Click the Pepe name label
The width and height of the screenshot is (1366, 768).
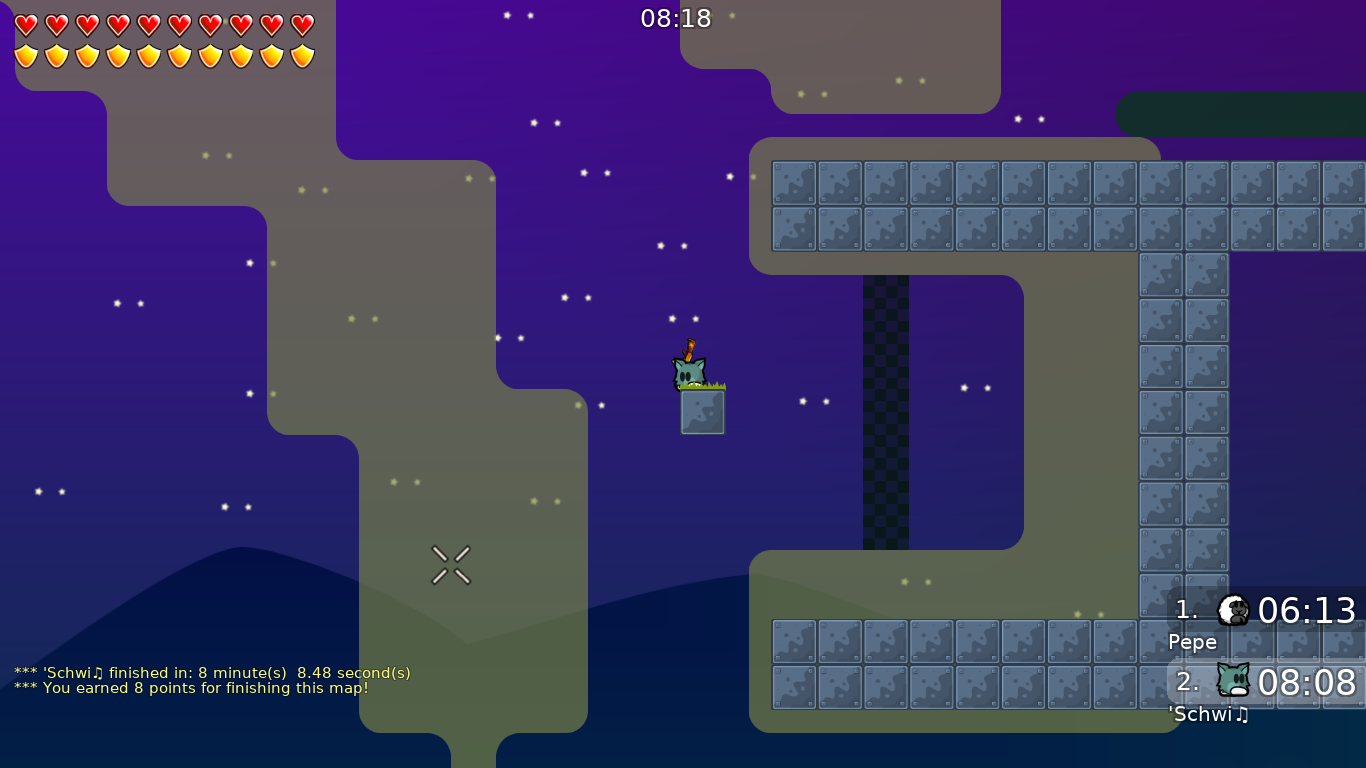1192,642
